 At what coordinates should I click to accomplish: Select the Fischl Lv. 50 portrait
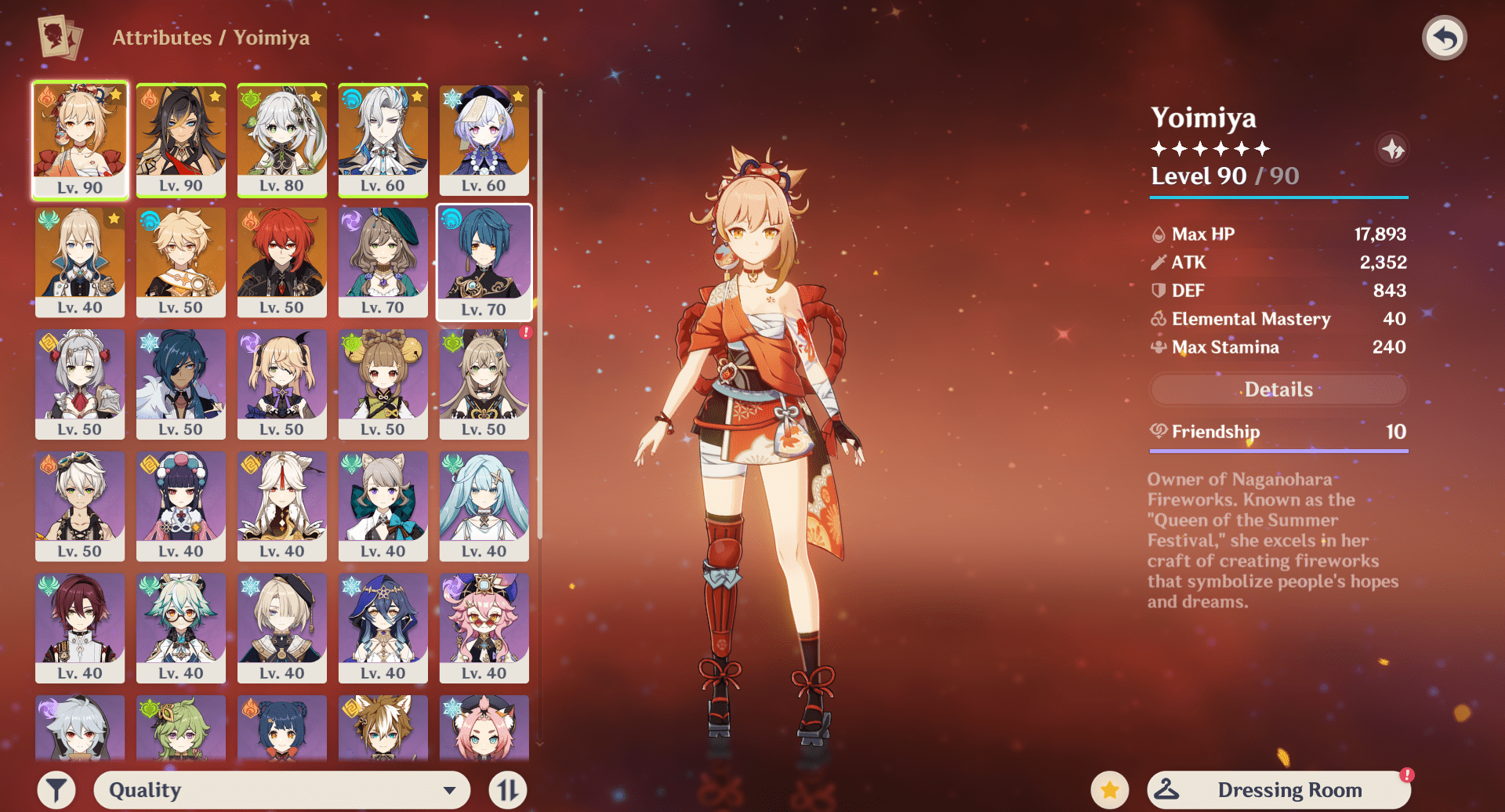[x=282, y=384]
